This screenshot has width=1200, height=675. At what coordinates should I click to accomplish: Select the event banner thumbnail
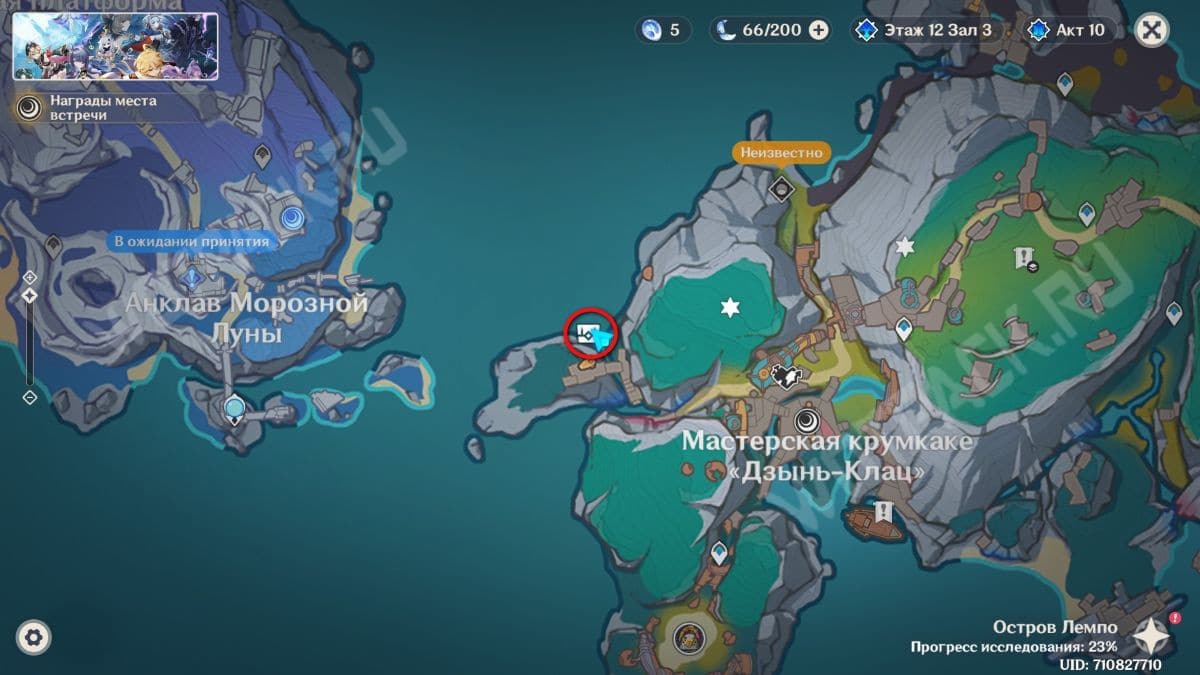(115, 46)
